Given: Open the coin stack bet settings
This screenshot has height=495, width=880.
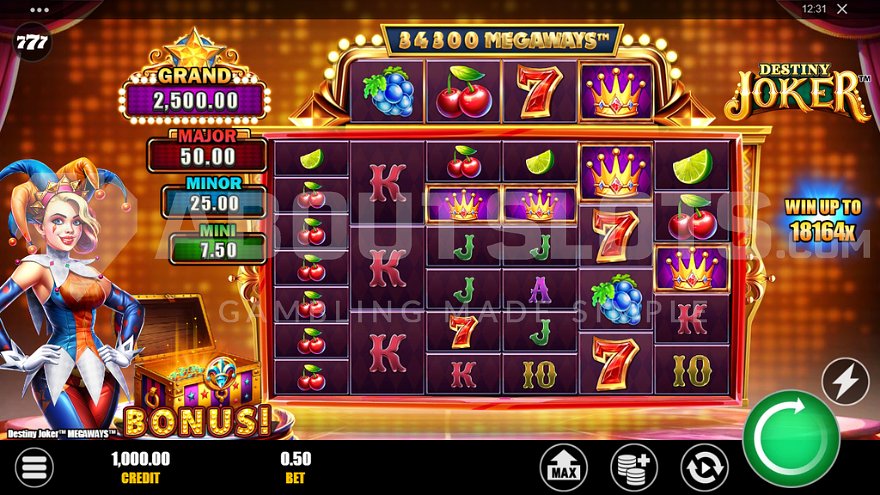Looking at the screenshot, I should coord(634,467).
